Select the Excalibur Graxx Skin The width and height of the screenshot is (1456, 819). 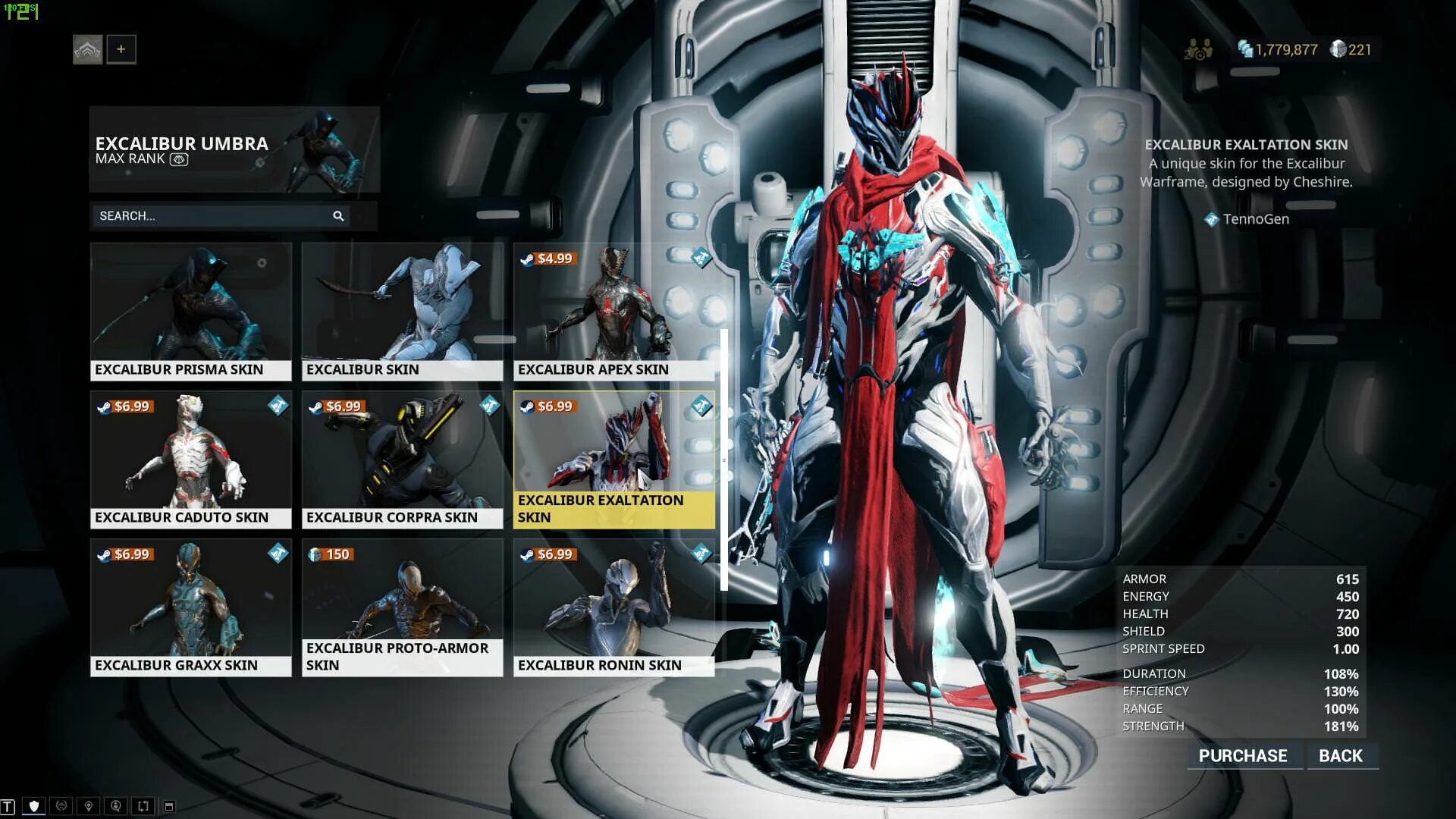tap(190, 607)
